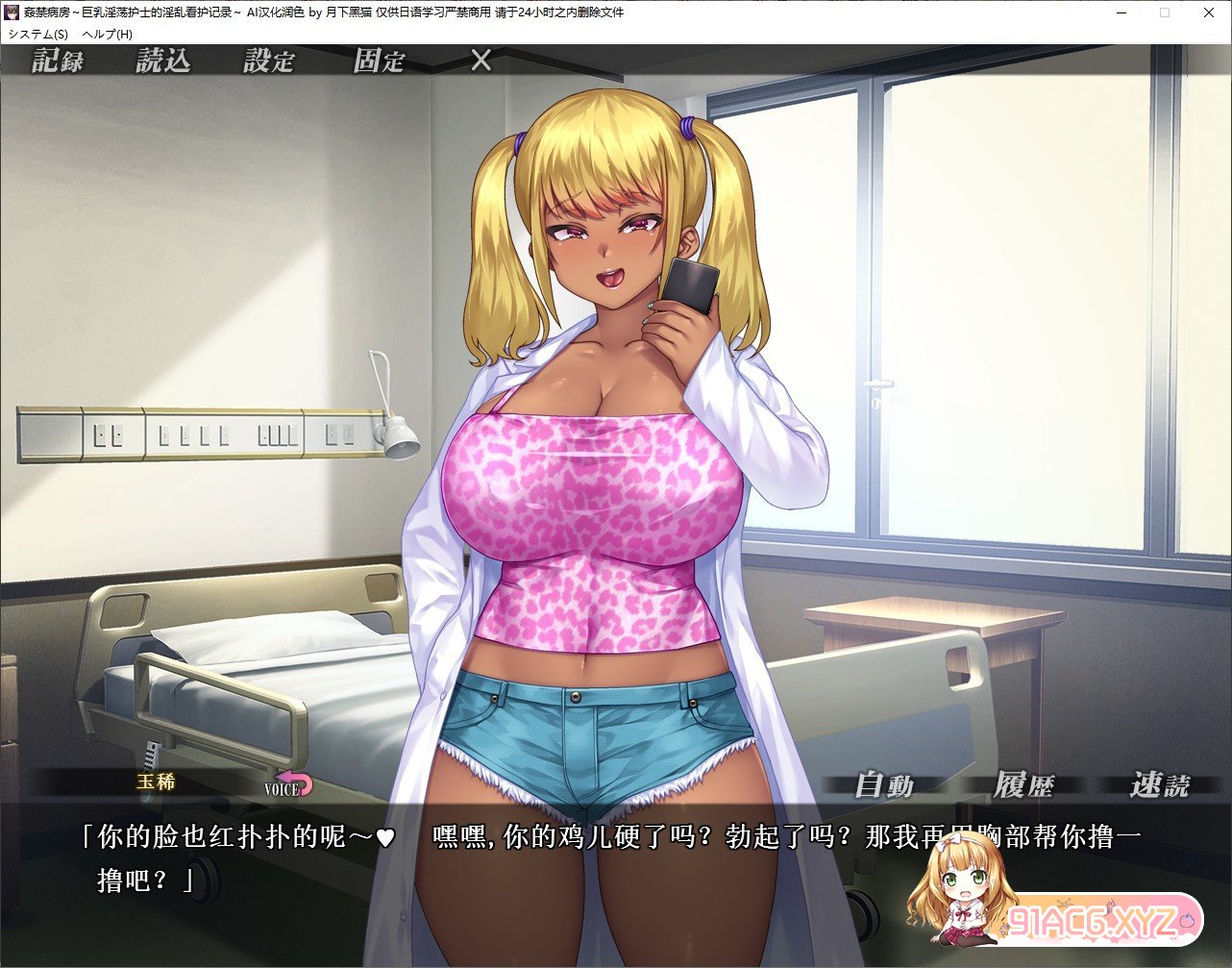Open the システム(S) window menu
The width and height of the screenshot is (1232, 968).
click(38, 34)
